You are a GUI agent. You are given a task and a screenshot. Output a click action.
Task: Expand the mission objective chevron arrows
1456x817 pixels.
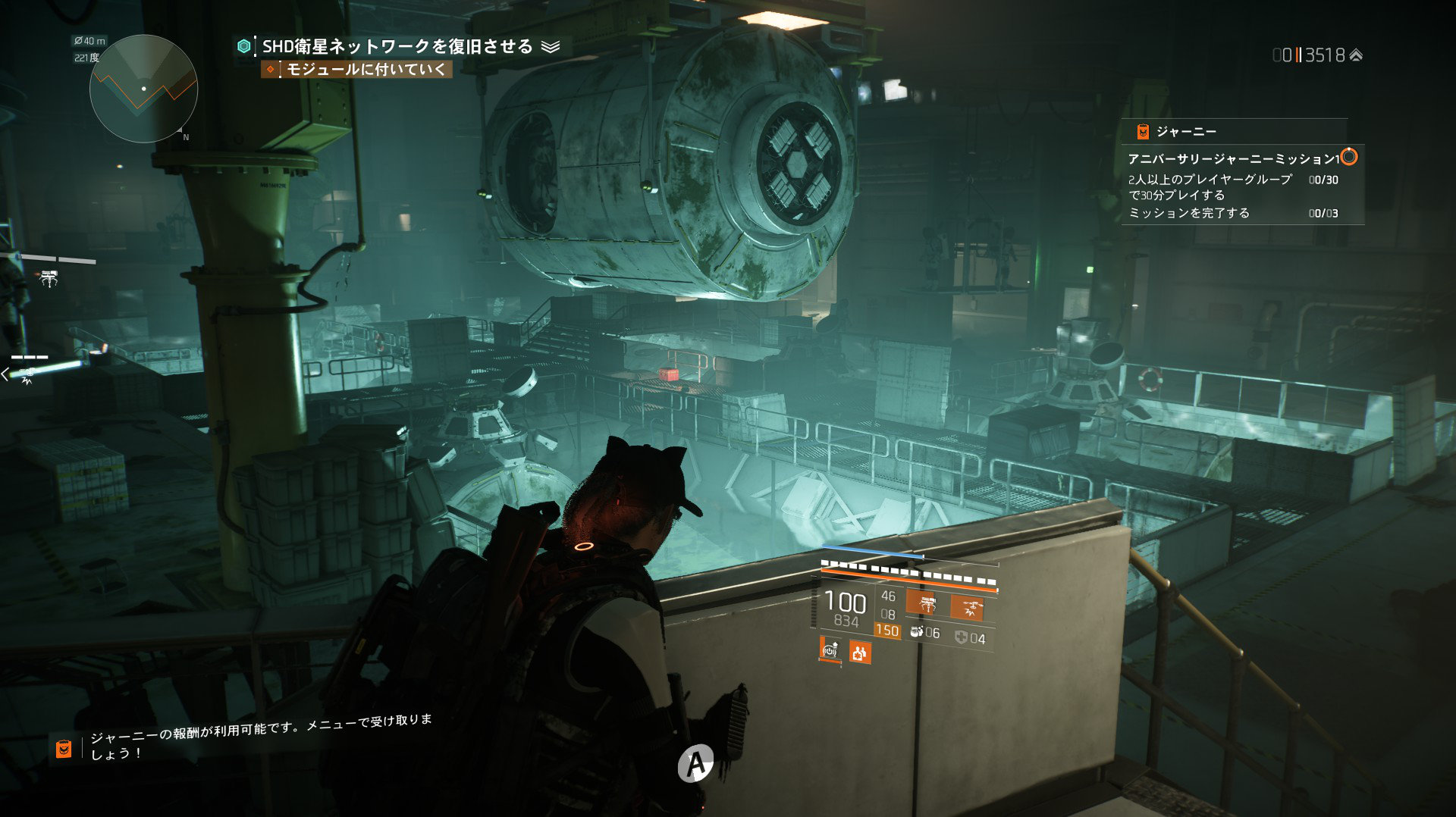click(x=551, y=47)
